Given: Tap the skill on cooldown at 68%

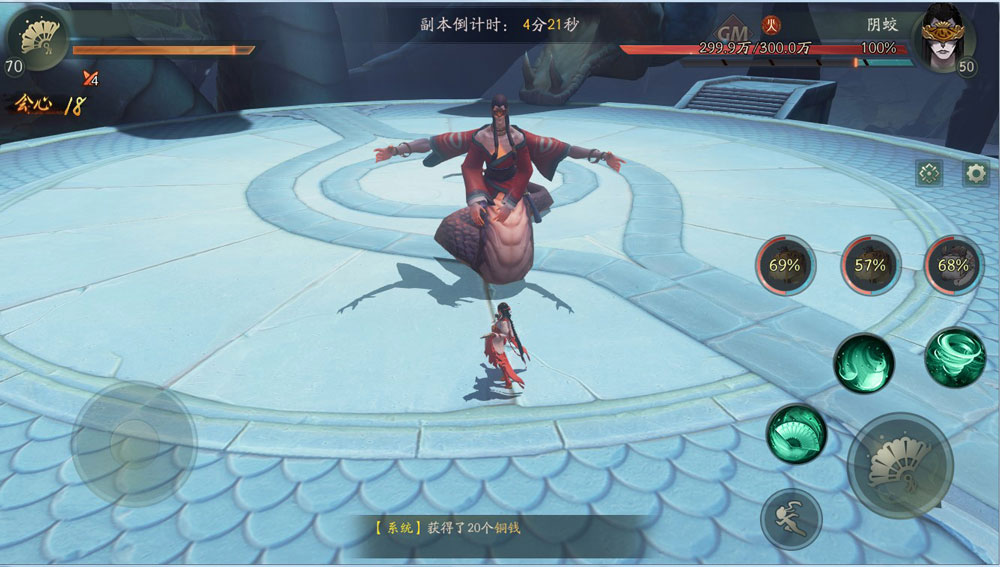Looking at the screenshot, I should click(953, 265).
